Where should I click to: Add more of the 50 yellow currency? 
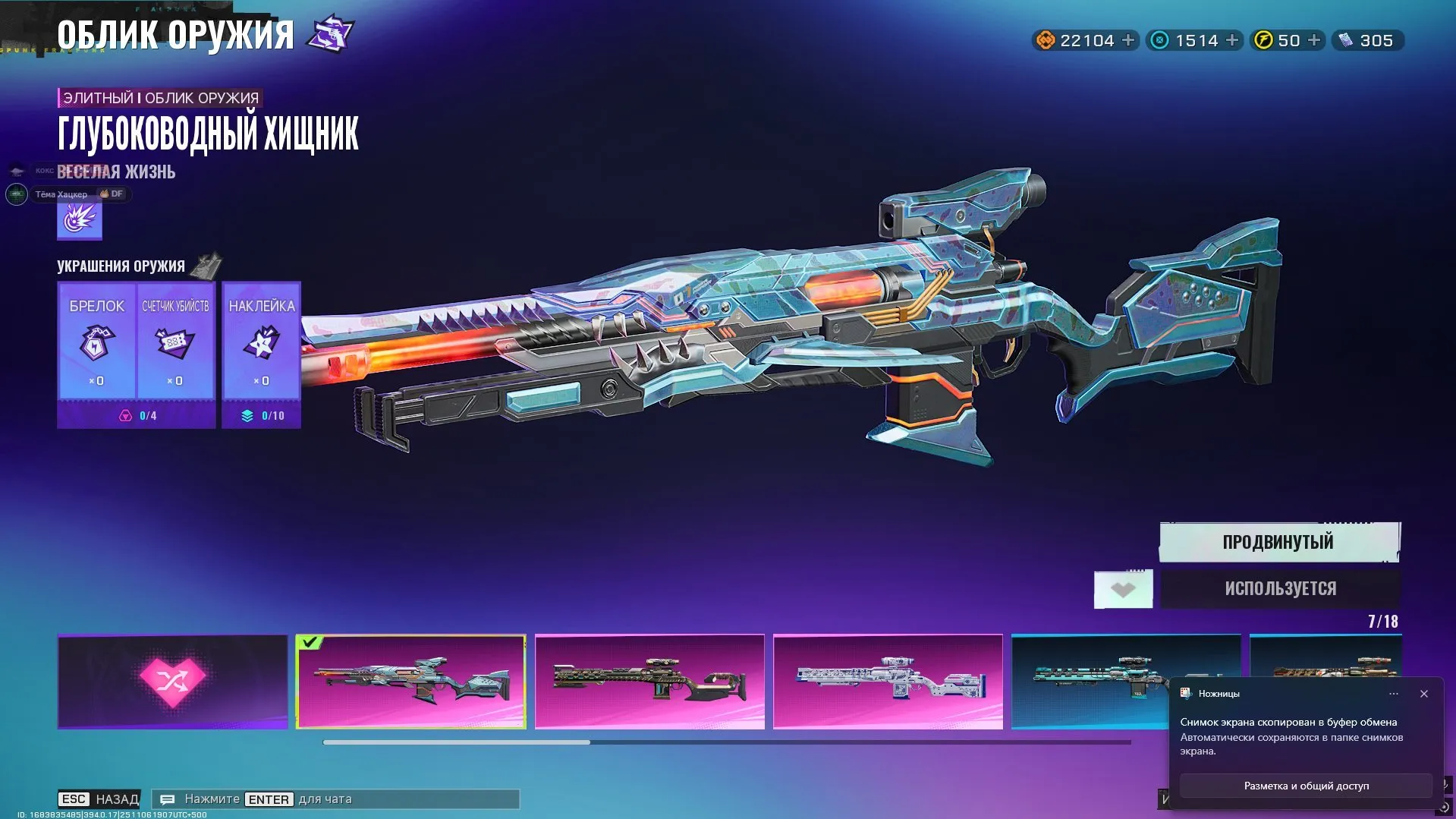(x=1314, y=40)
